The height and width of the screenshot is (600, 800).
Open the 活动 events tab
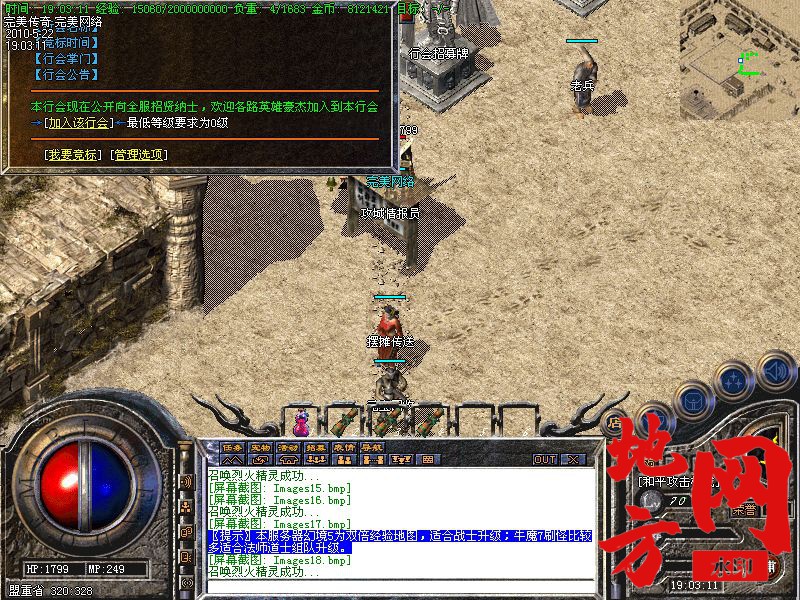(x=288, y=447)
